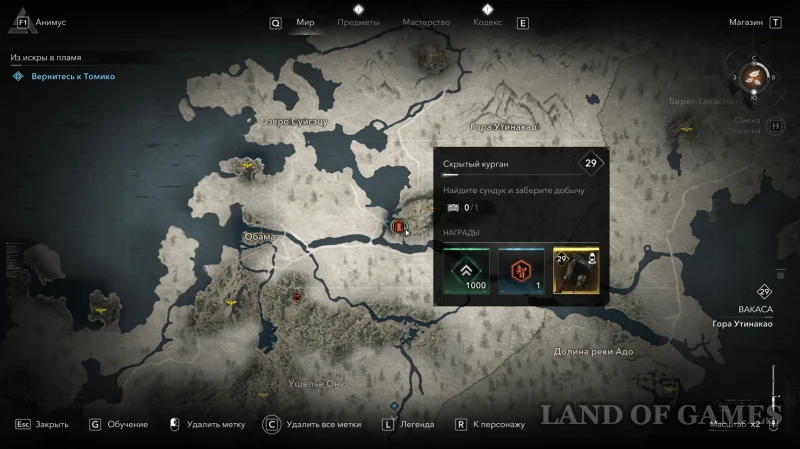Select the yellow viewpoint marker near Берег Такасима

click(686, 128)
